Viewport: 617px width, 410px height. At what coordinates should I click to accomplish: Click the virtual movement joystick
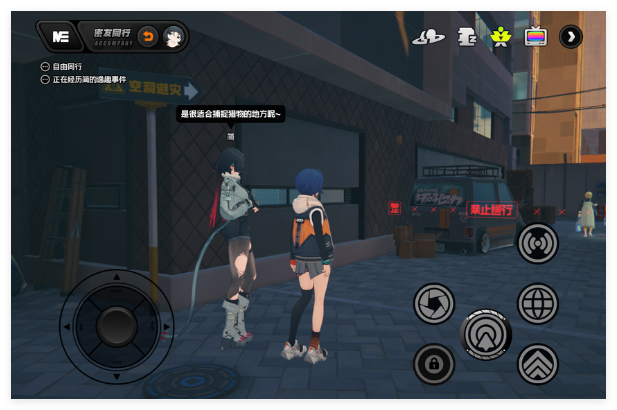click(117, 325)
